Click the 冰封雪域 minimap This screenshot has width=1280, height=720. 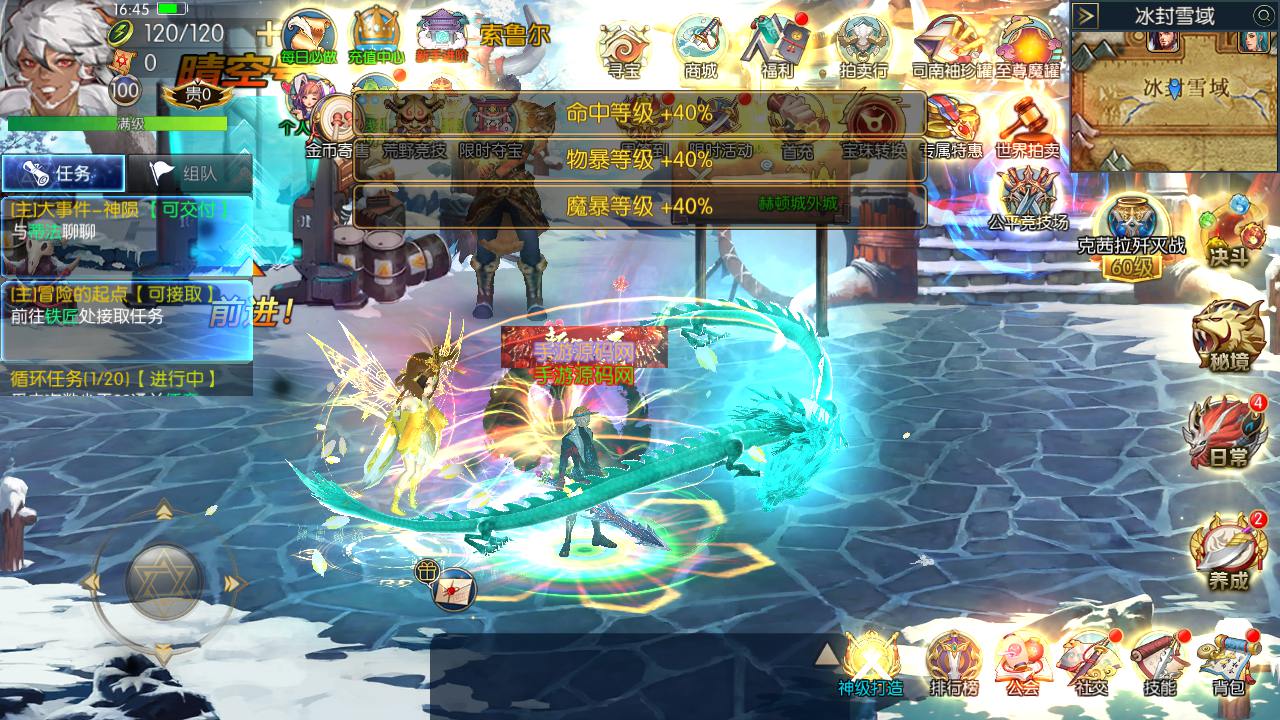(1174, 98)
